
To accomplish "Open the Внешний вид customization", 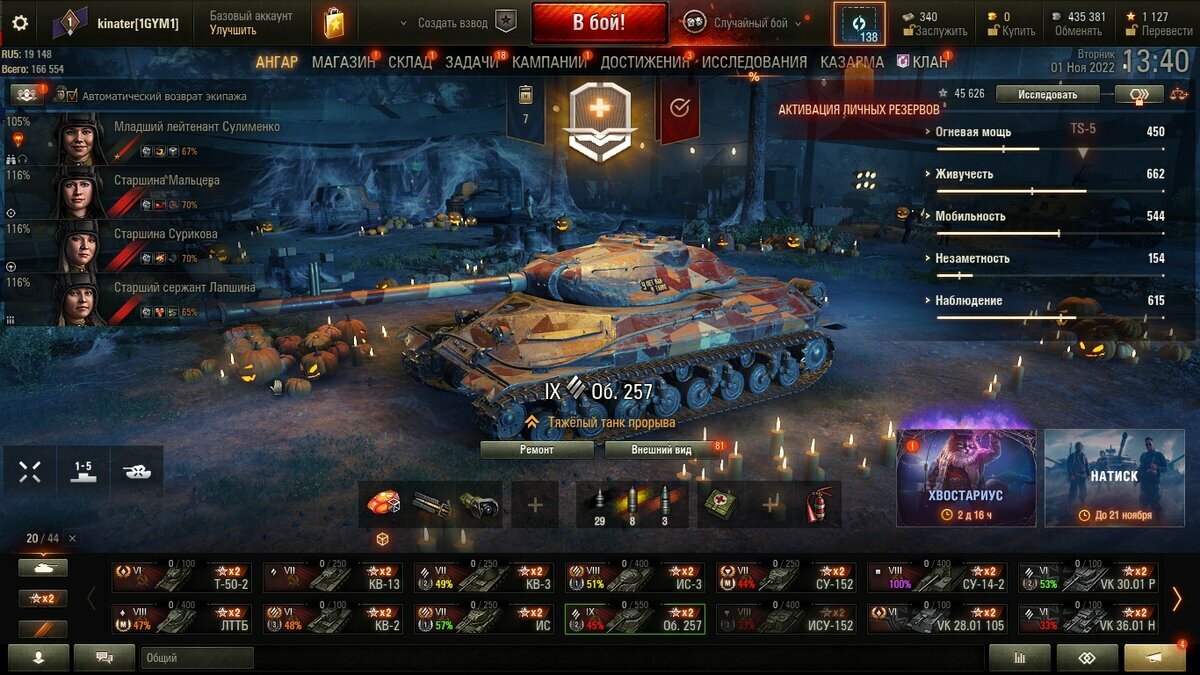I will pos(661,450).
